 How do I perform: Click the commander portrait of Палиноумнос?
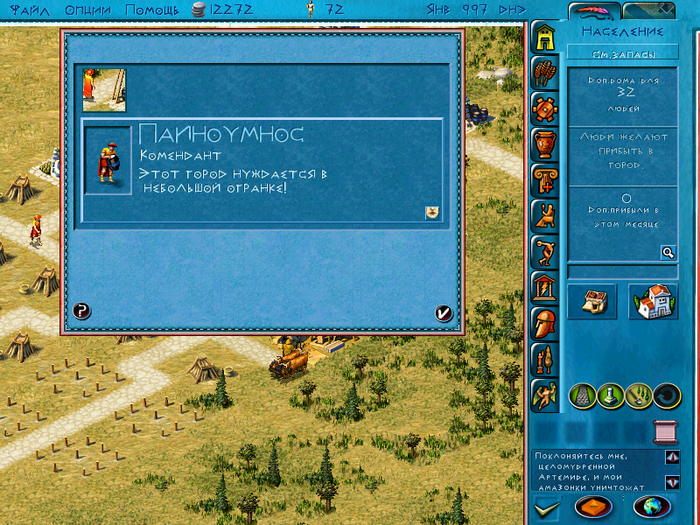pos(108,160)
